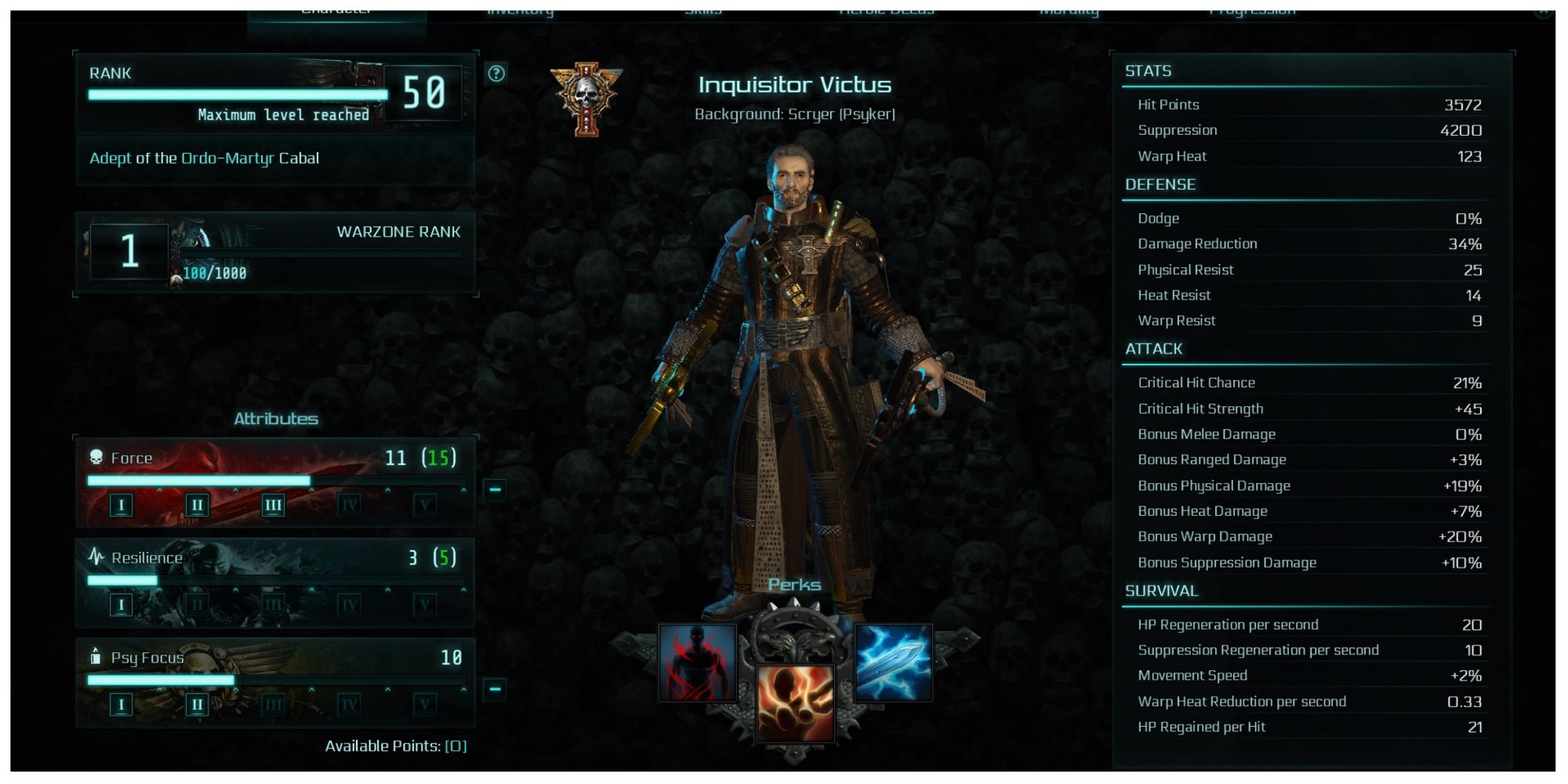Collapse the STATS section header
This screenshot has height=784, width=1568.
[x=1147, y=71]
